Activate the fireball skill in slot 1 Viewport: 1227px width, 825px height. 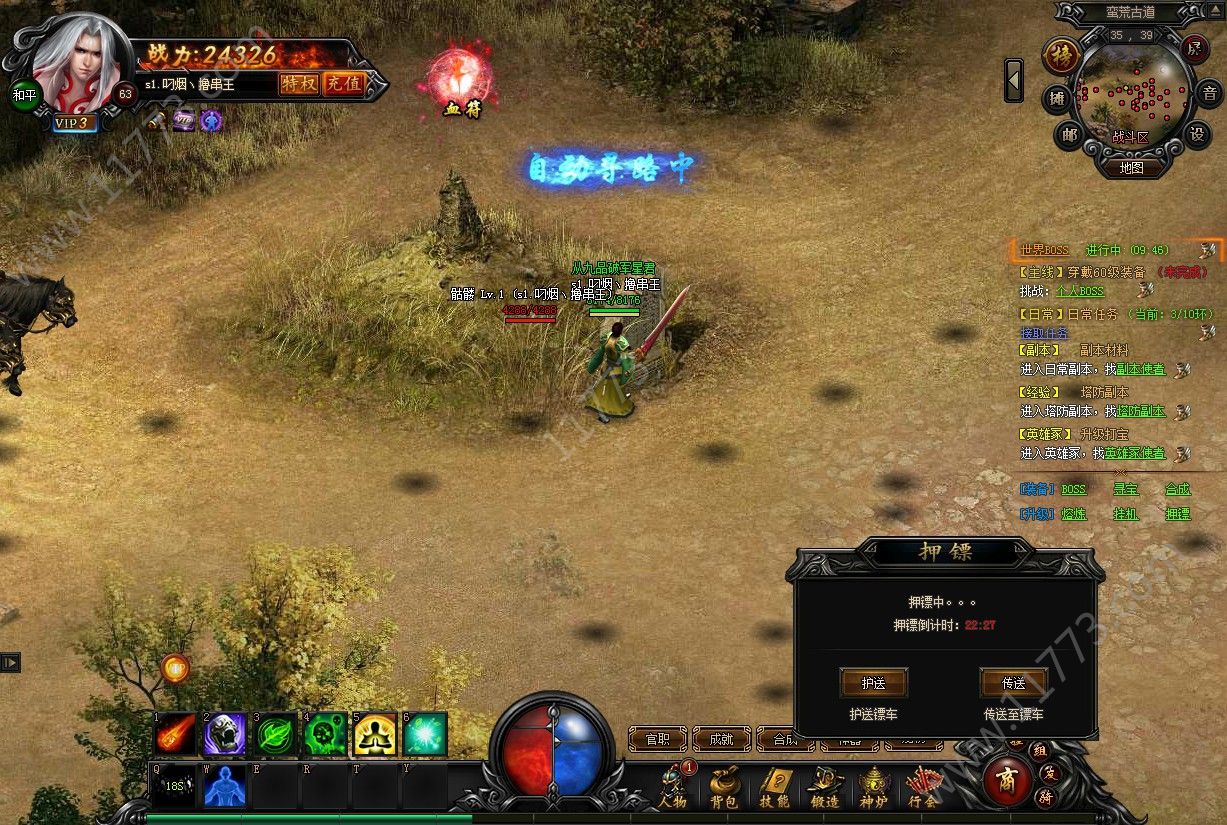pos(175,735)
